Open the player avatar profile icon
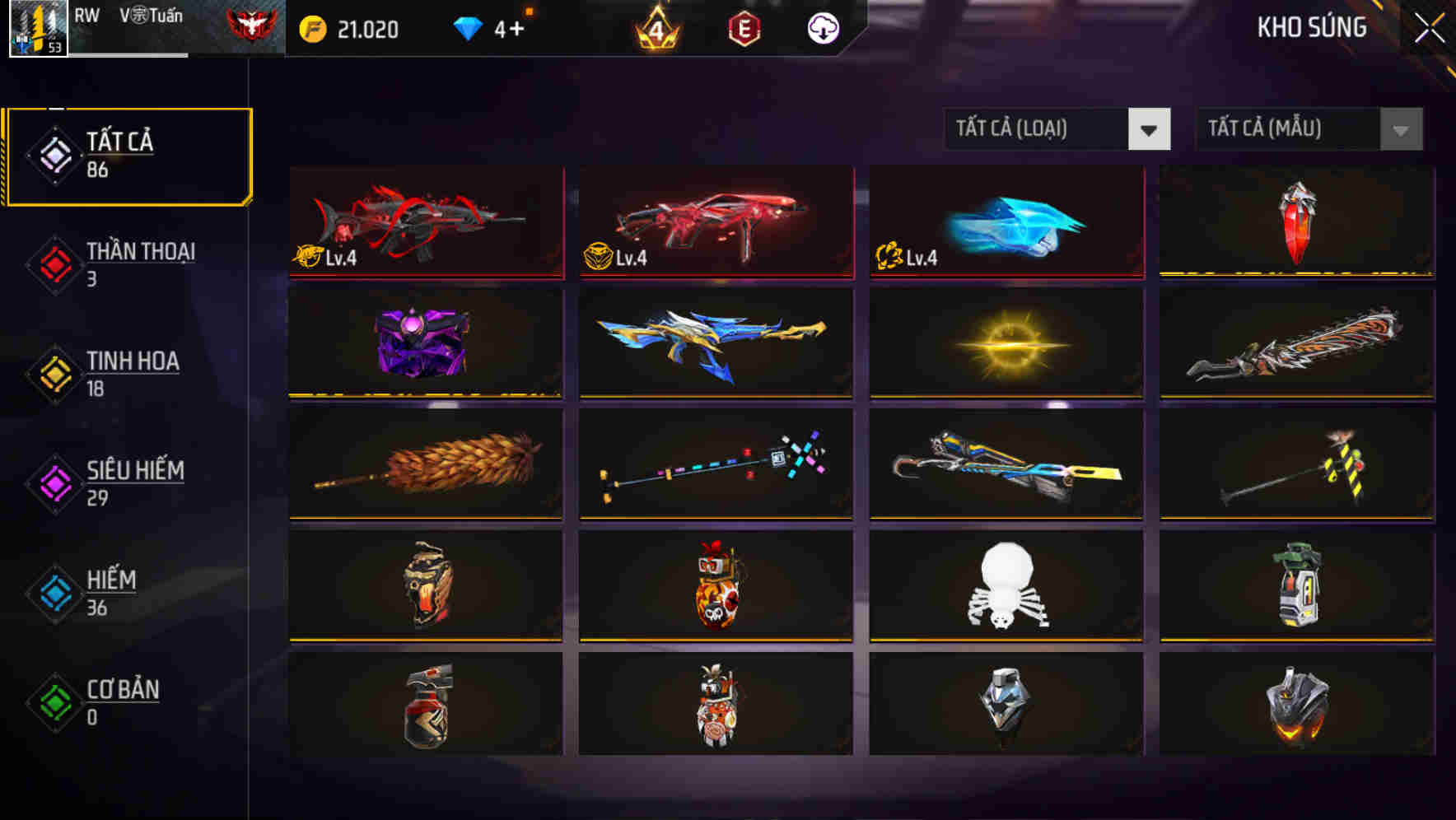Viewport: 1456px width, 820px height. point(36,30)
